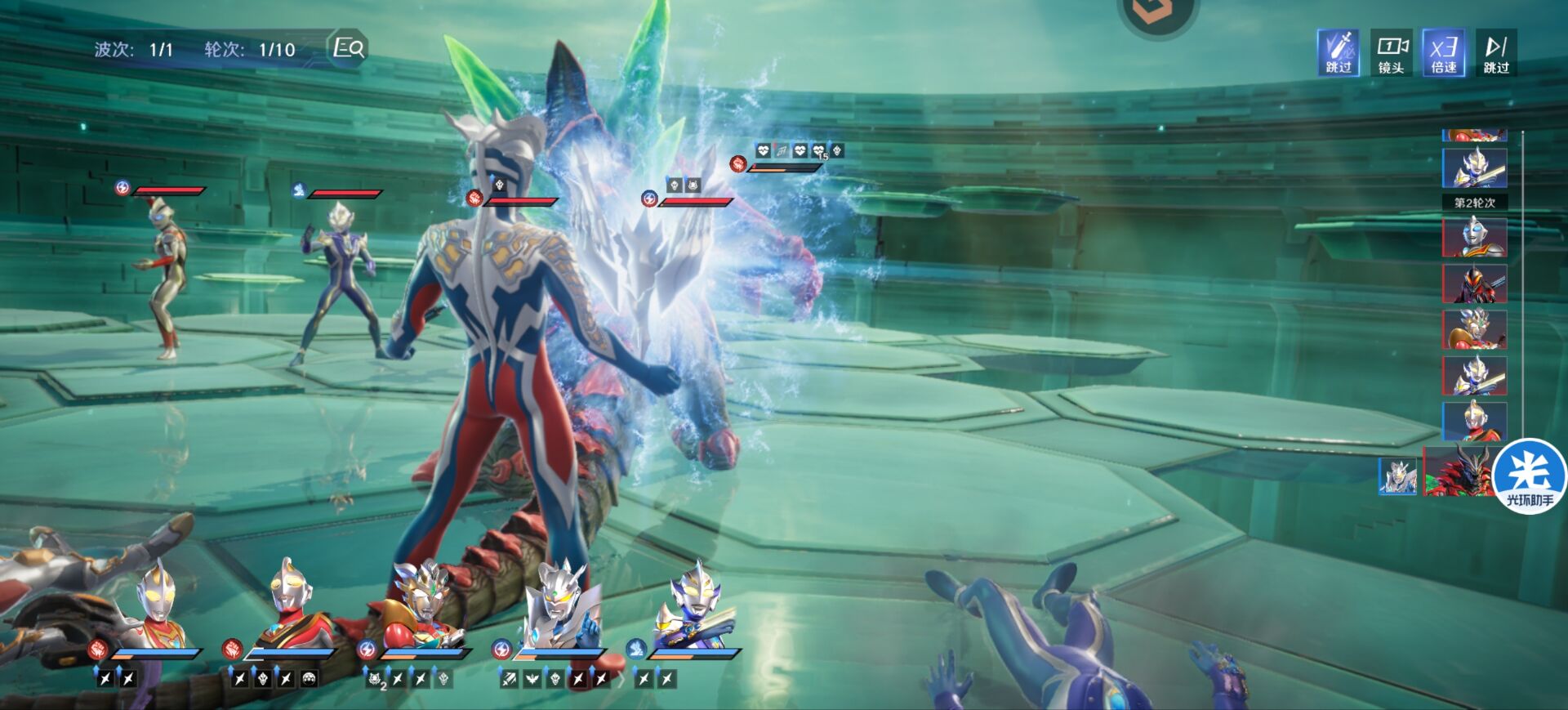Screen dimensions: 1568x710
Task: Click the red horned kaiju in turn order
Action: pyautogui.click(x=1457, y=472)
